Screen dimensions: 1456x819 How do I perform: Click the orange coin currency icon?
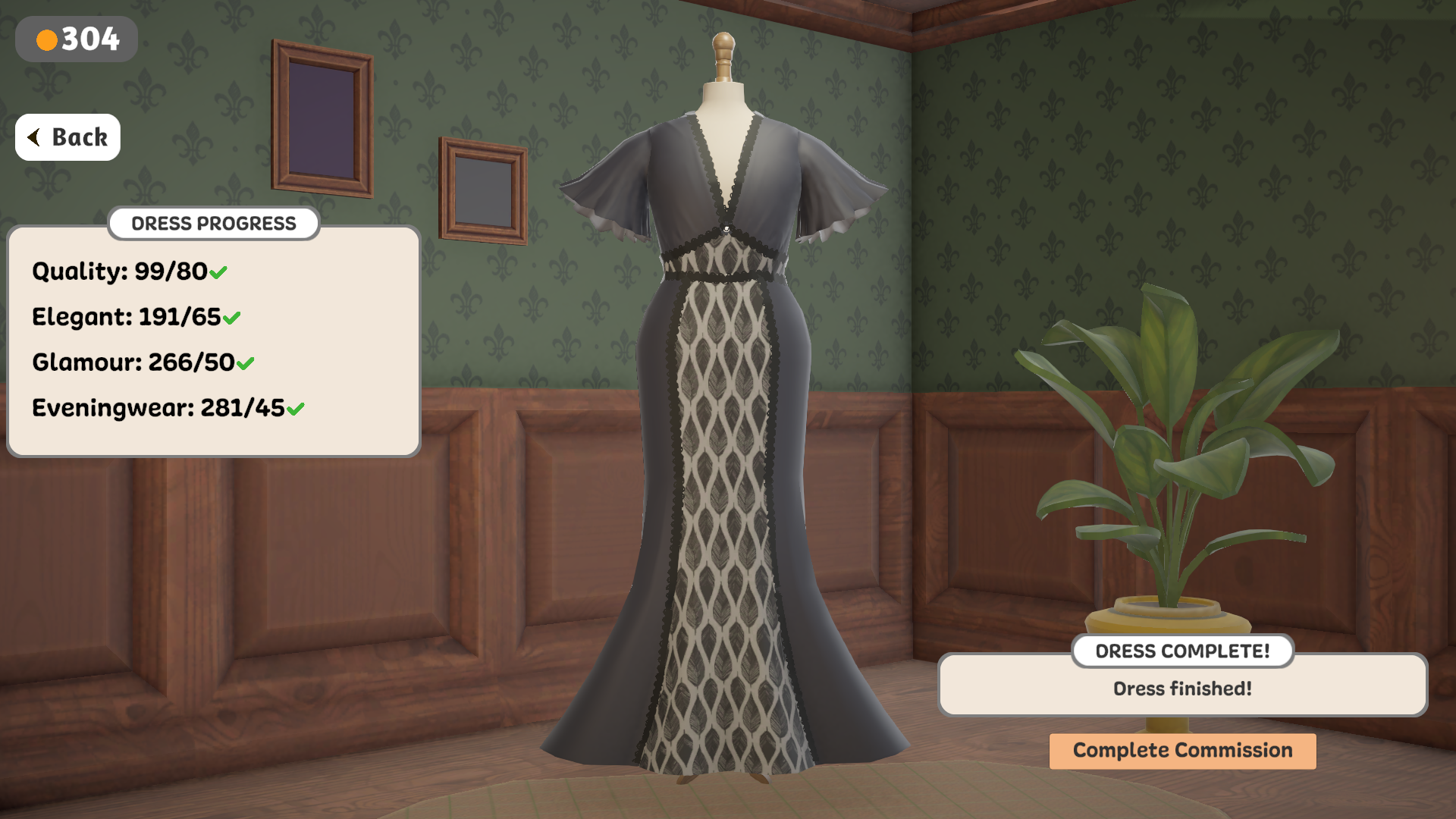[x=48, y=39]
